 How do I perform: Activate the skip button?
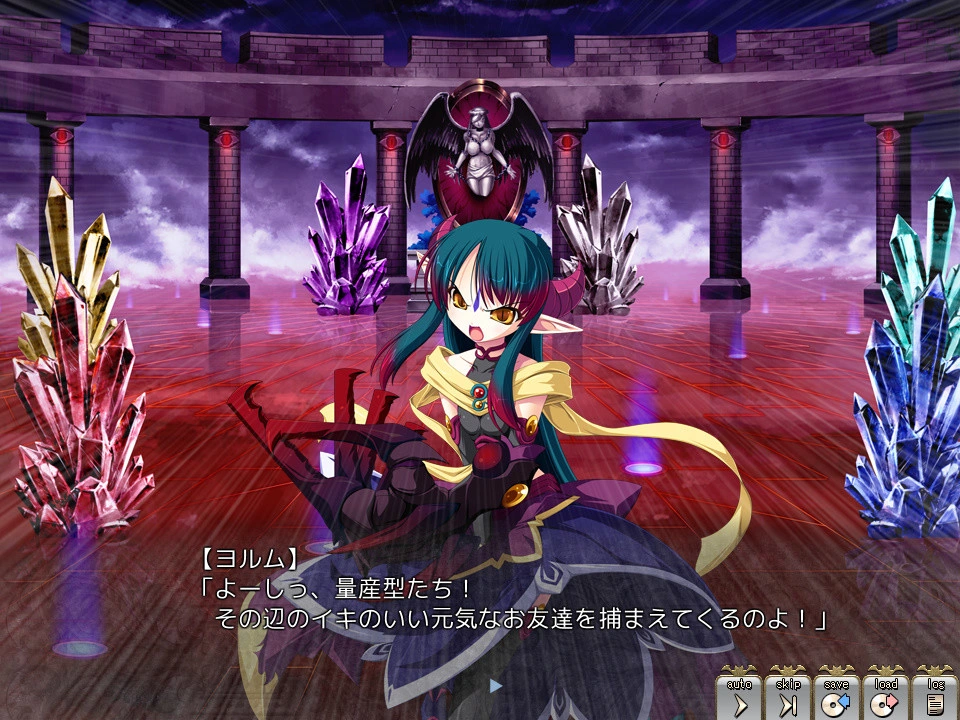788,697
